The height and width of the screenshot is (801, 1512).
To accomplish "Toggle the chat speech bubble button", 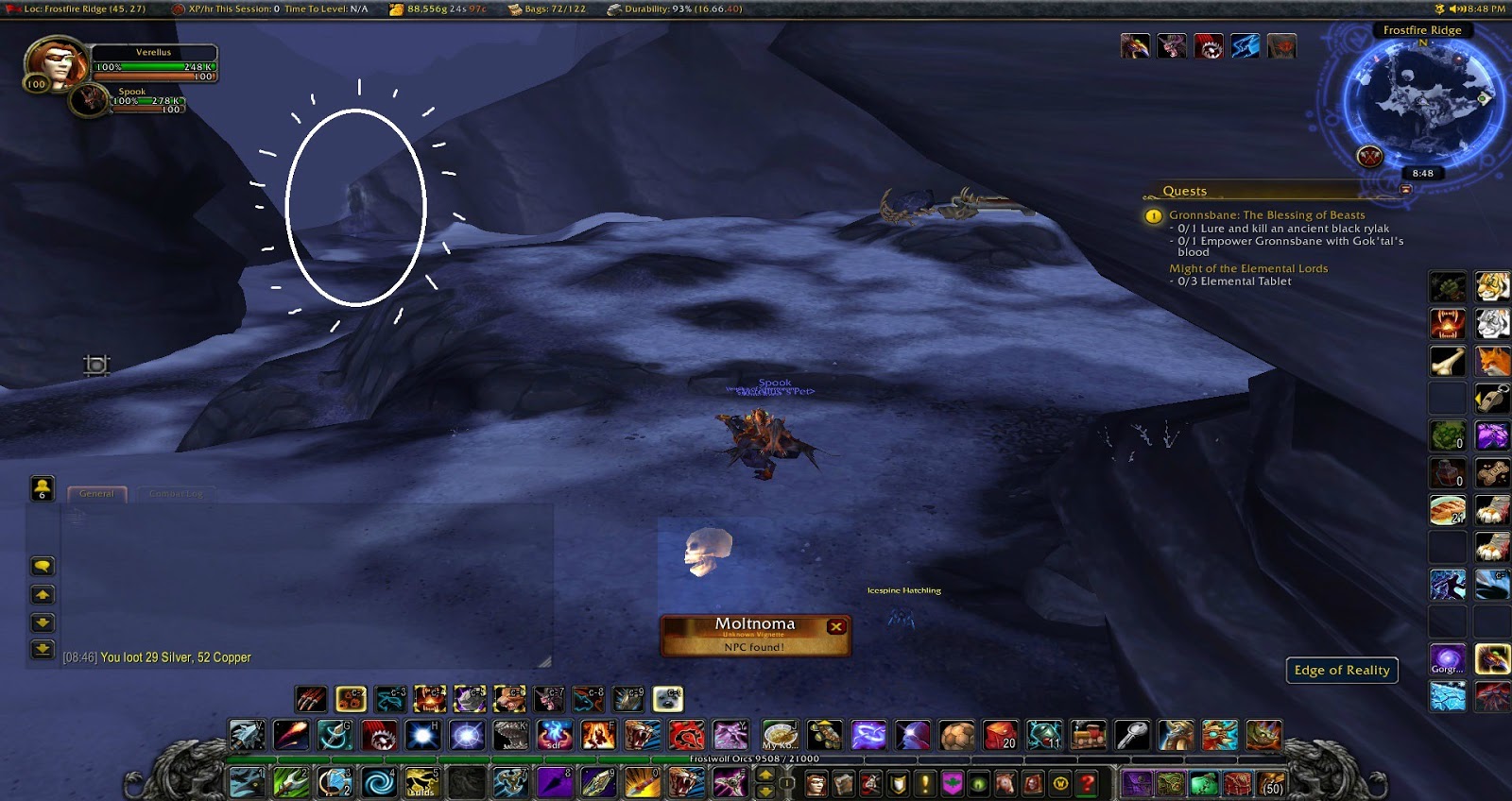I will coord(43,566).
